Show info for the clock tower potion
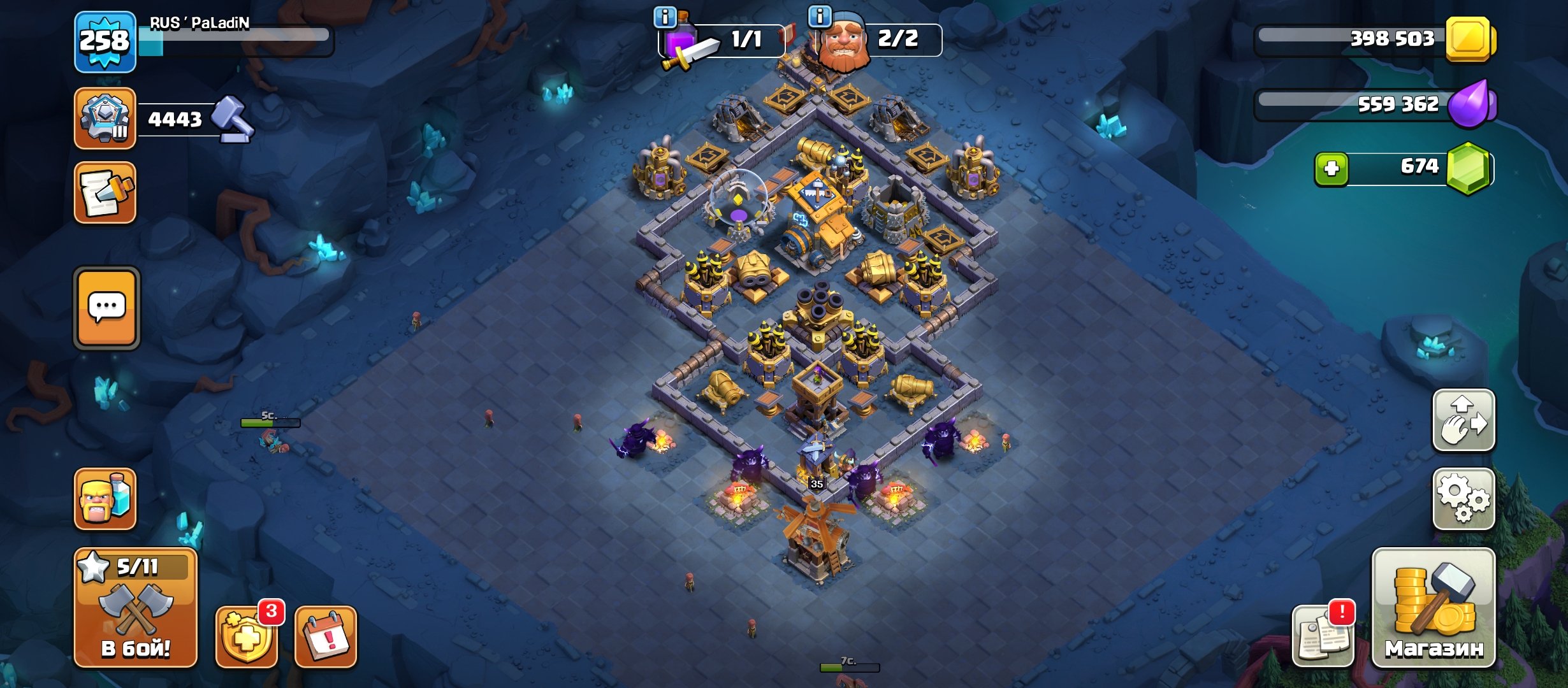 (665, 17)
